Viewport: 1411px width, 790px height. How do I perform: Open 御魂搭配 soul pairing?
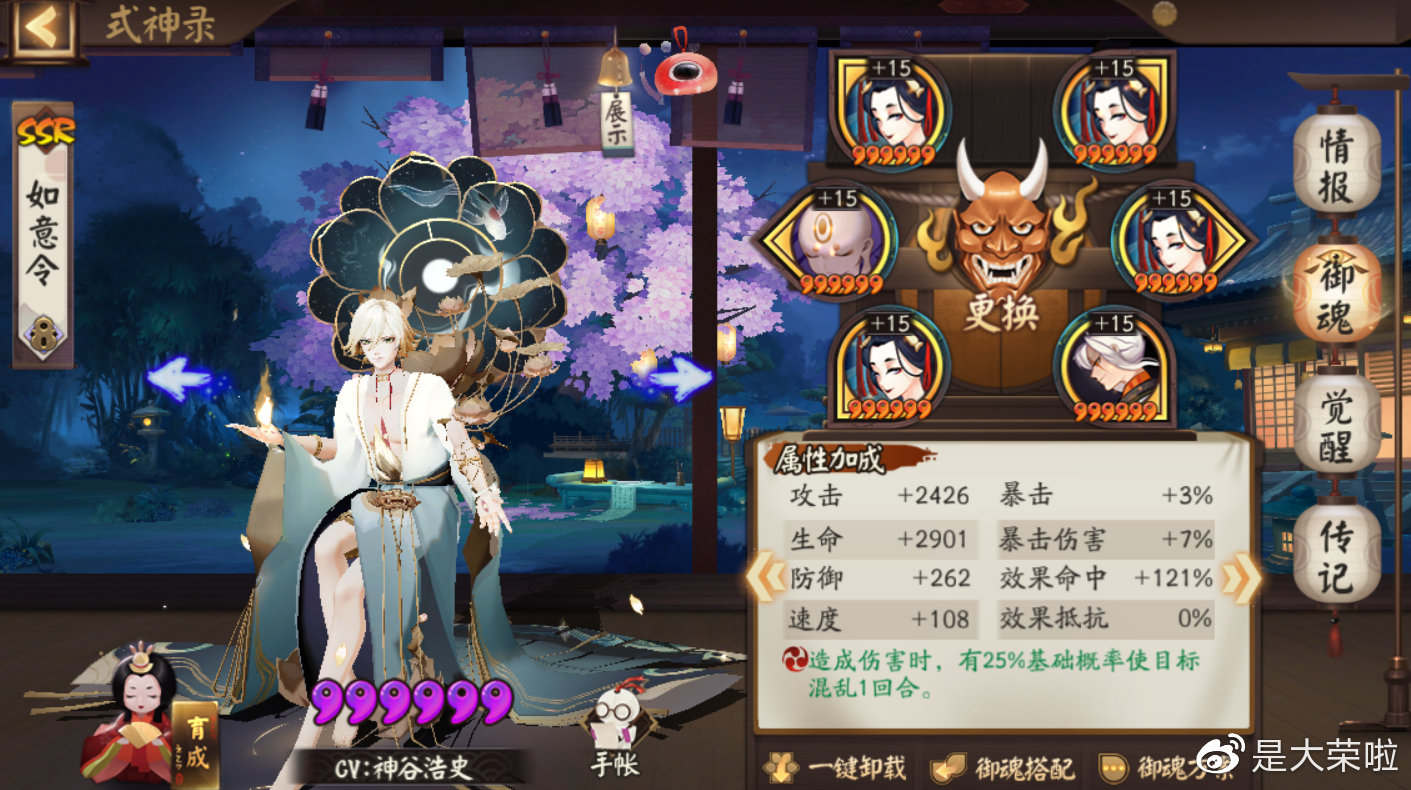tap(1002, 767)
